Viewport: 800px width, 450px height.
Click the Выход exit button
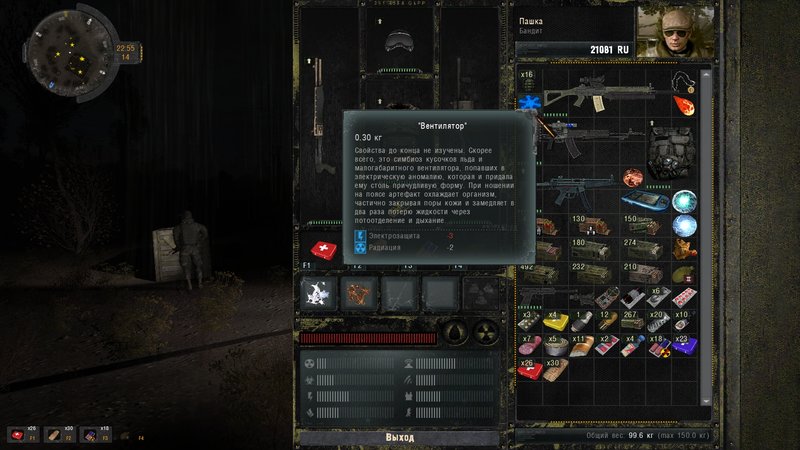399,438
